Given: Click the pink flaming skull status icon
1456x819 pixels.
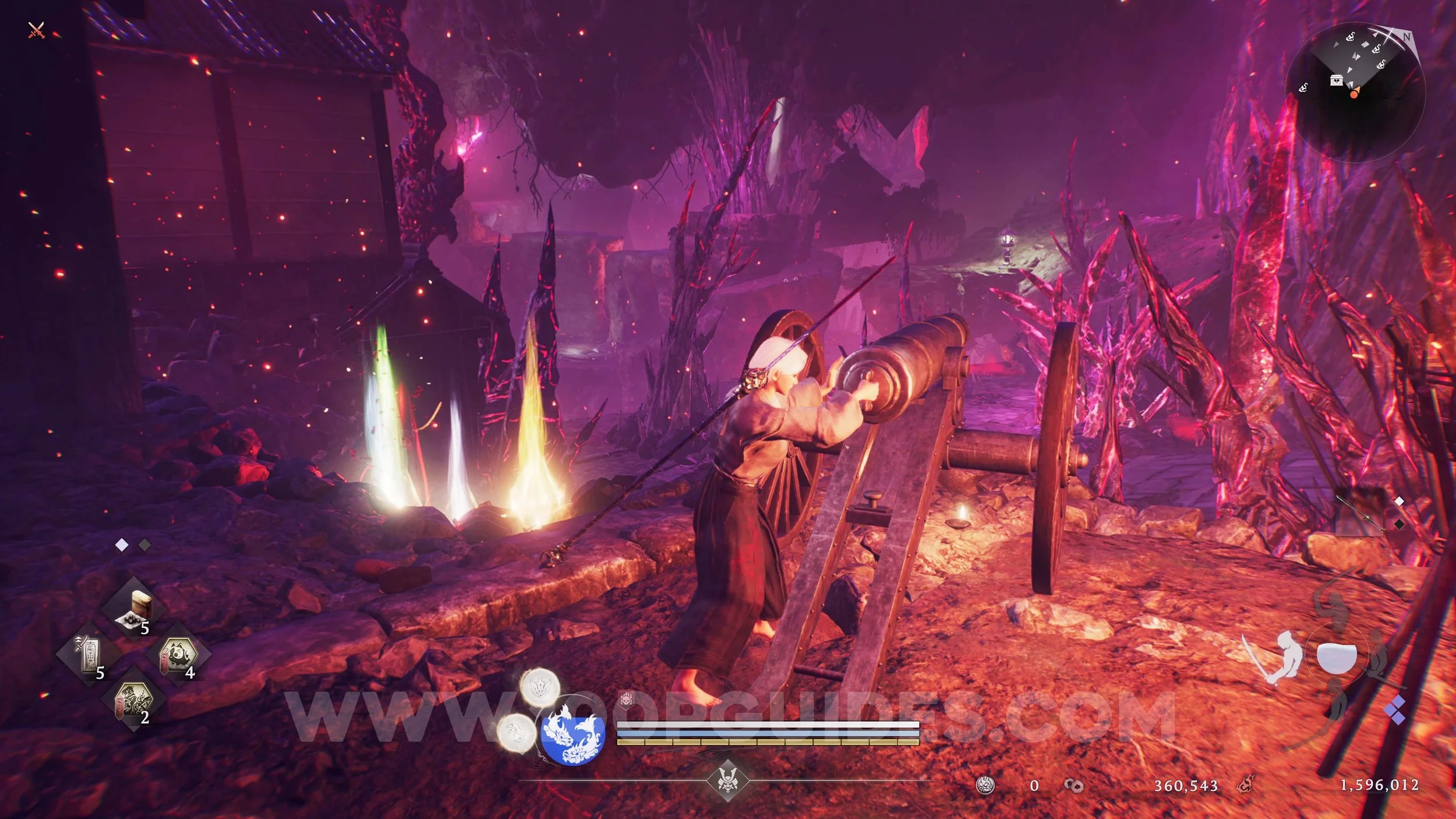Looking at the screenshot, I should click(627, 698).
